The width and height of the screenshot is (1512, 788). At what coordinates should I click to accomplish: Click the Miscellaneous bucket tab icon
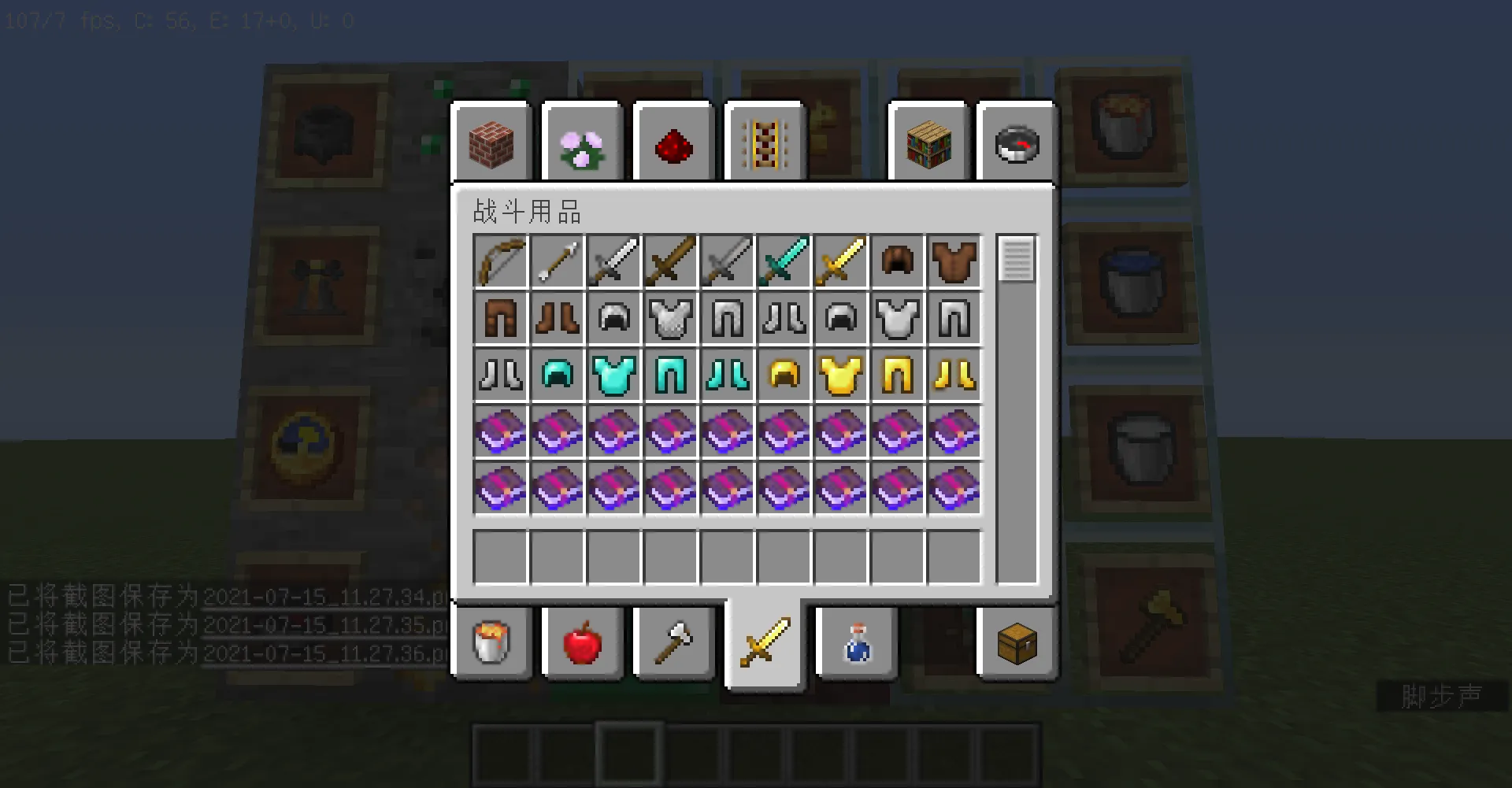[492, 643]
